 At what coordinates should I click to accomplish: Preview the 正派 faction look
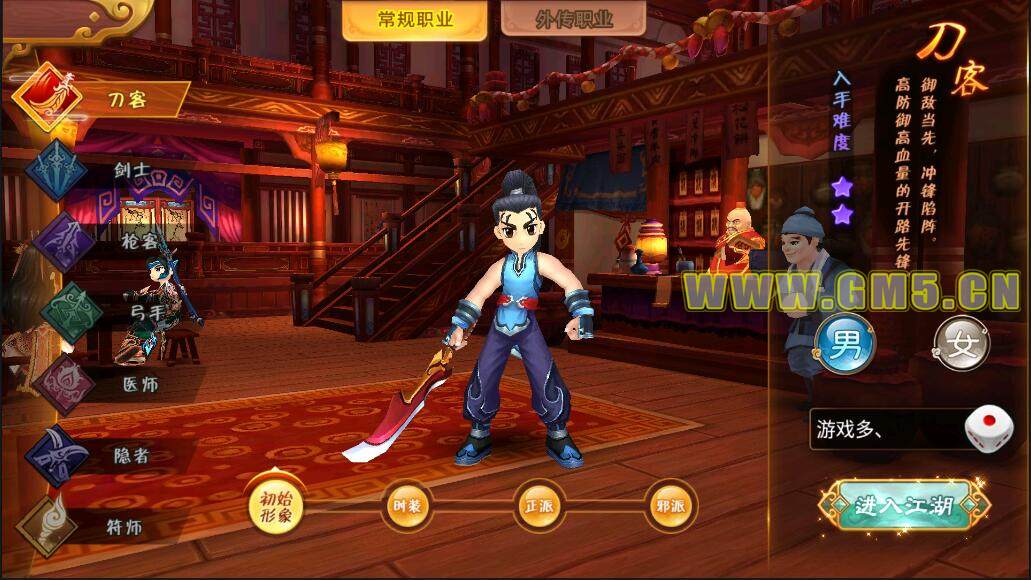pyautogui.click(x=540, y=505)
